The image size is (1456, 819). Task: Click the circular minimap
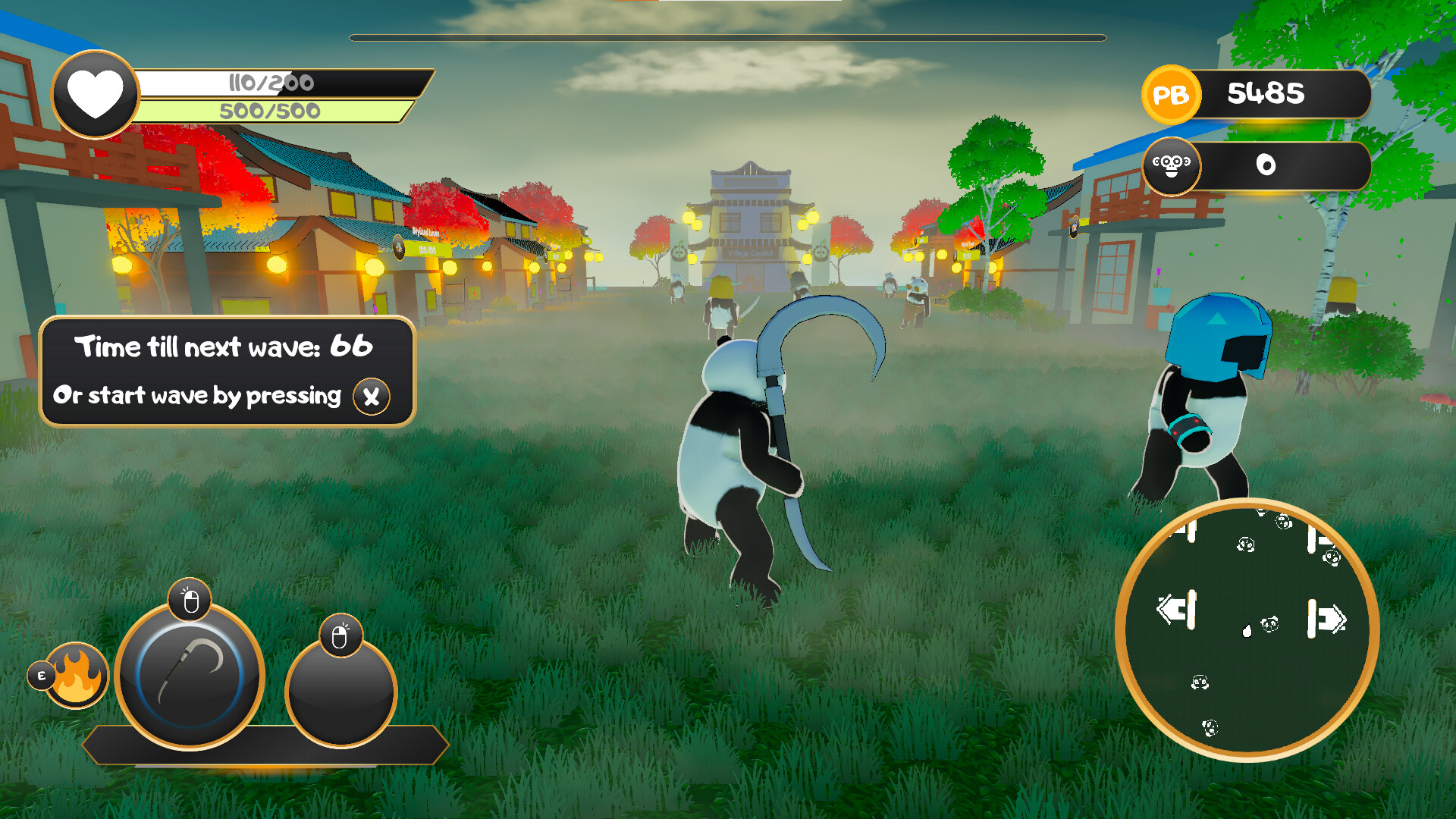1247,629
